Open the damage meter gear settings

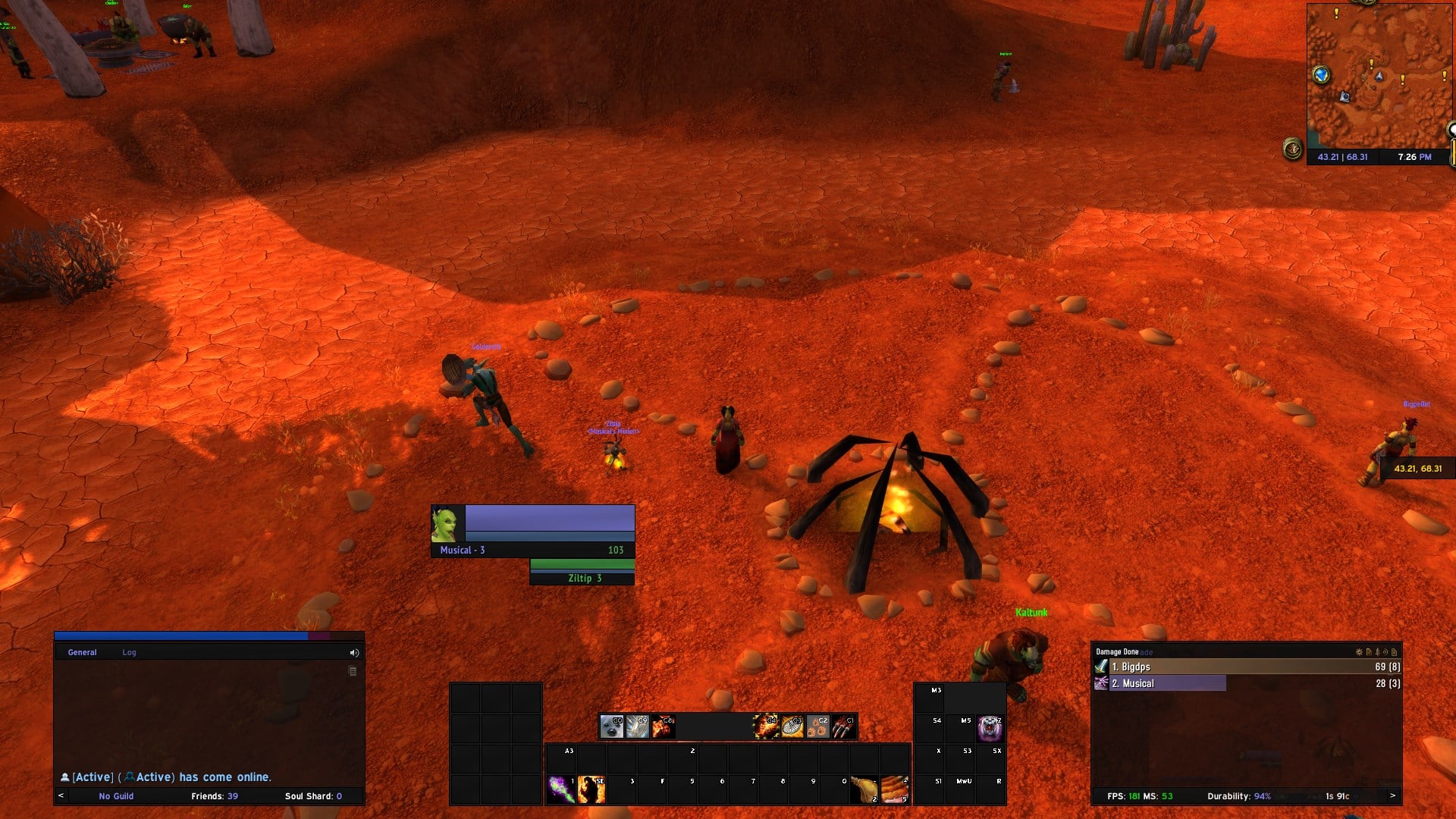[1359, 651]
